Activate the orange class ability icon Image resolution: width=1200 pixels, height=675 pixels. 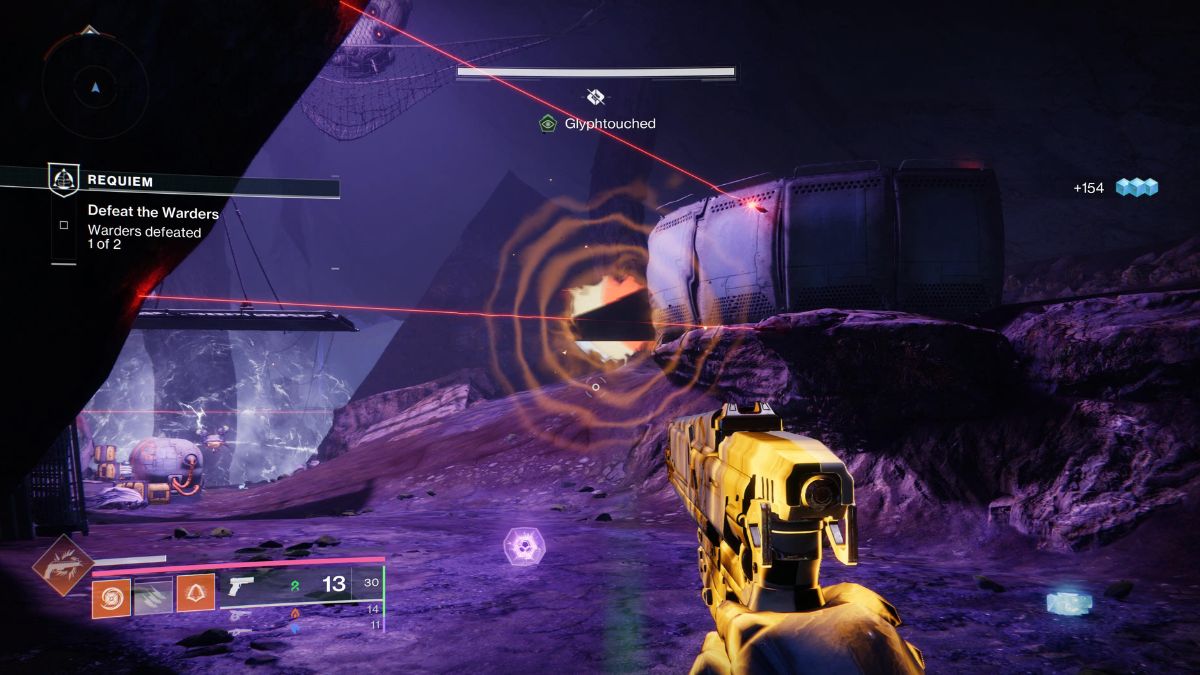tap(195, 594)
